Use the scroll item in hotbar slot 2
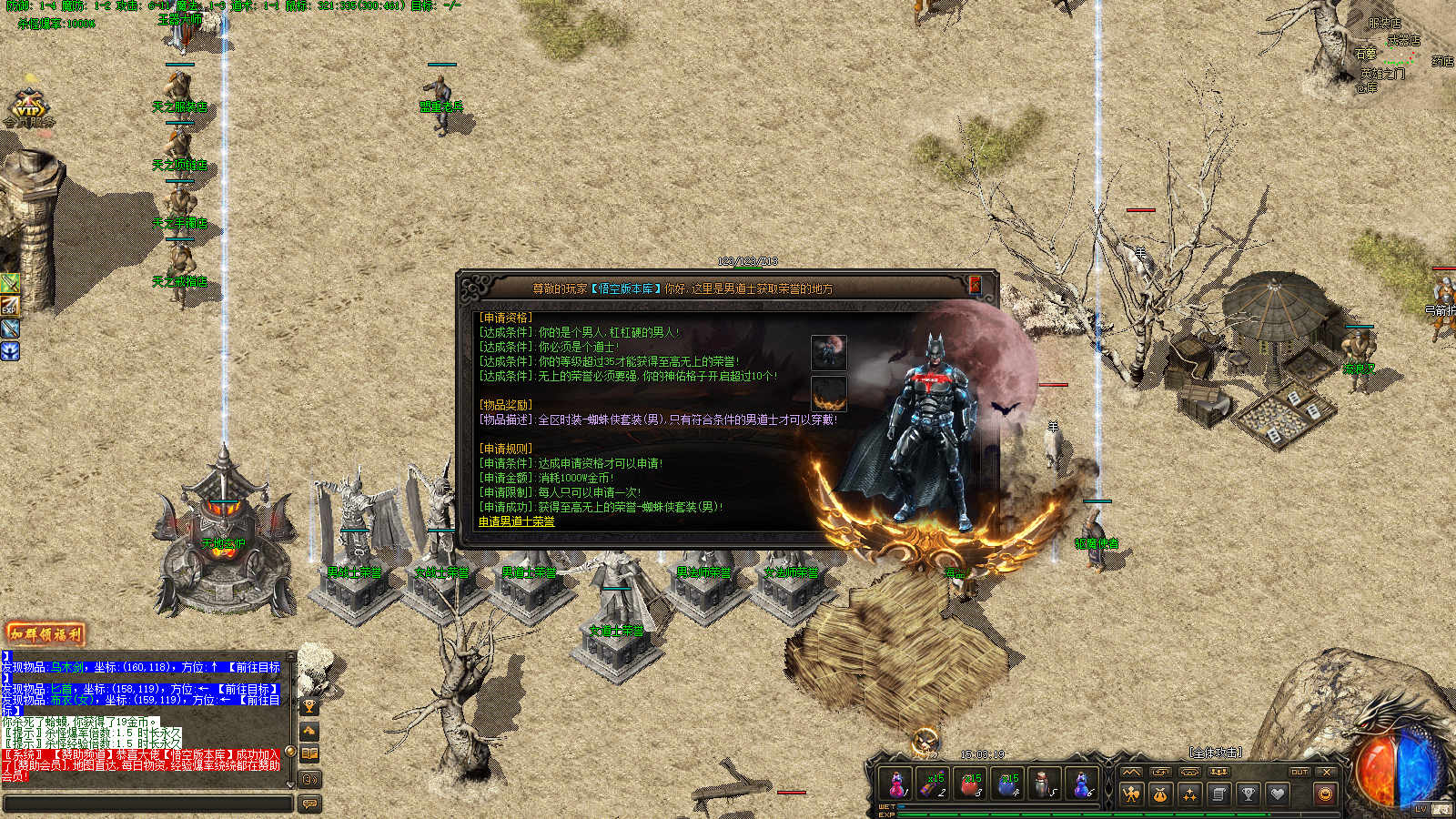 [x=934, y=784]
